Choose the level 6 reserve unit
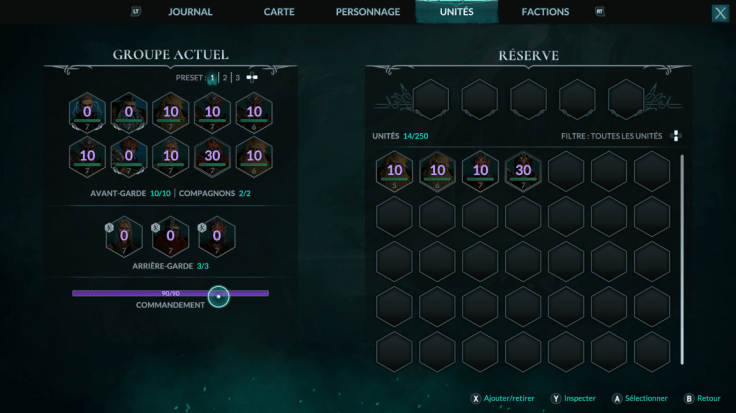Screen dimensions: 736x413 pyautogui.click(x=437, y=171)
